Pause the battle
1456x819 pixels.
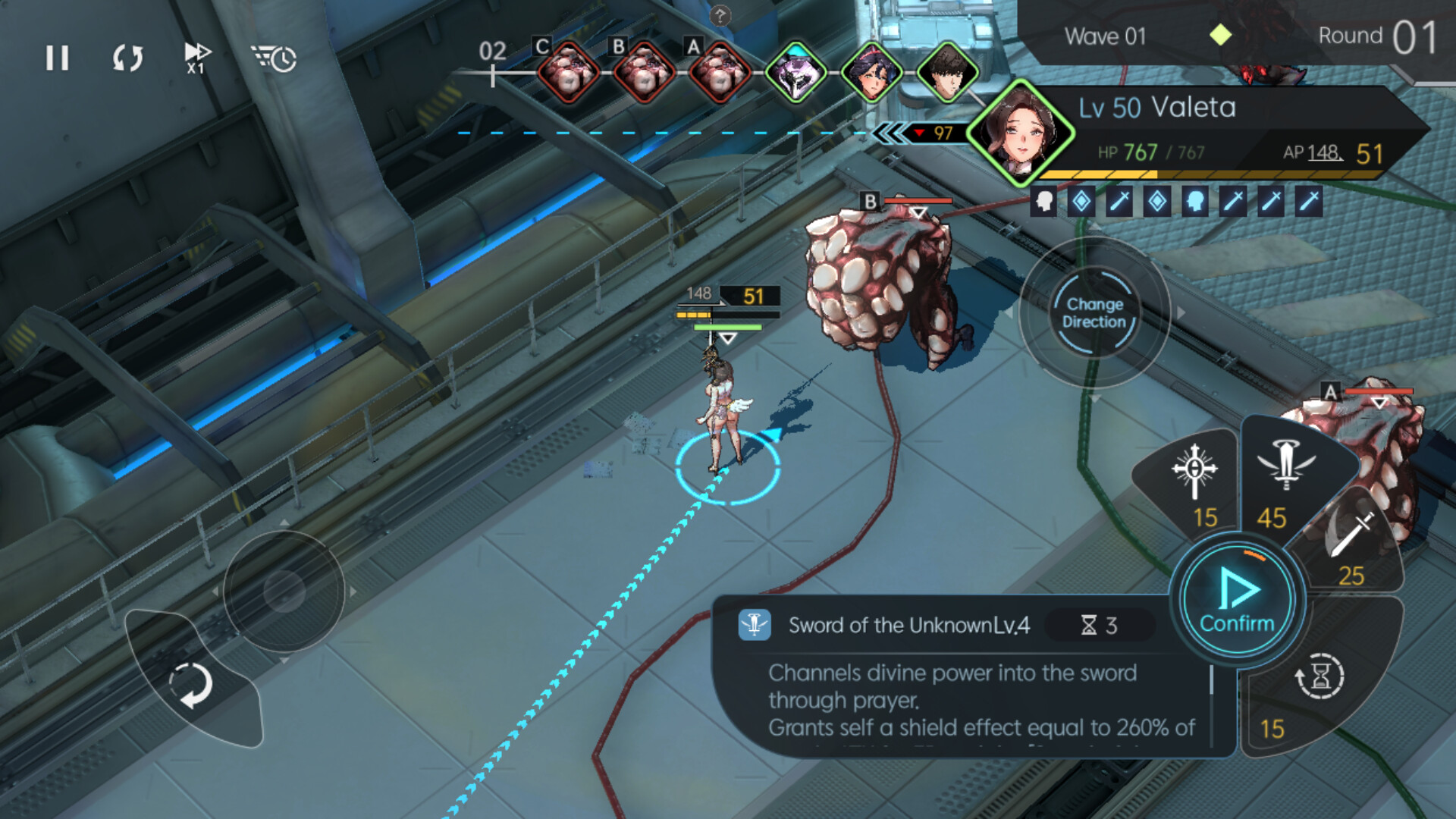coord(57,58)
